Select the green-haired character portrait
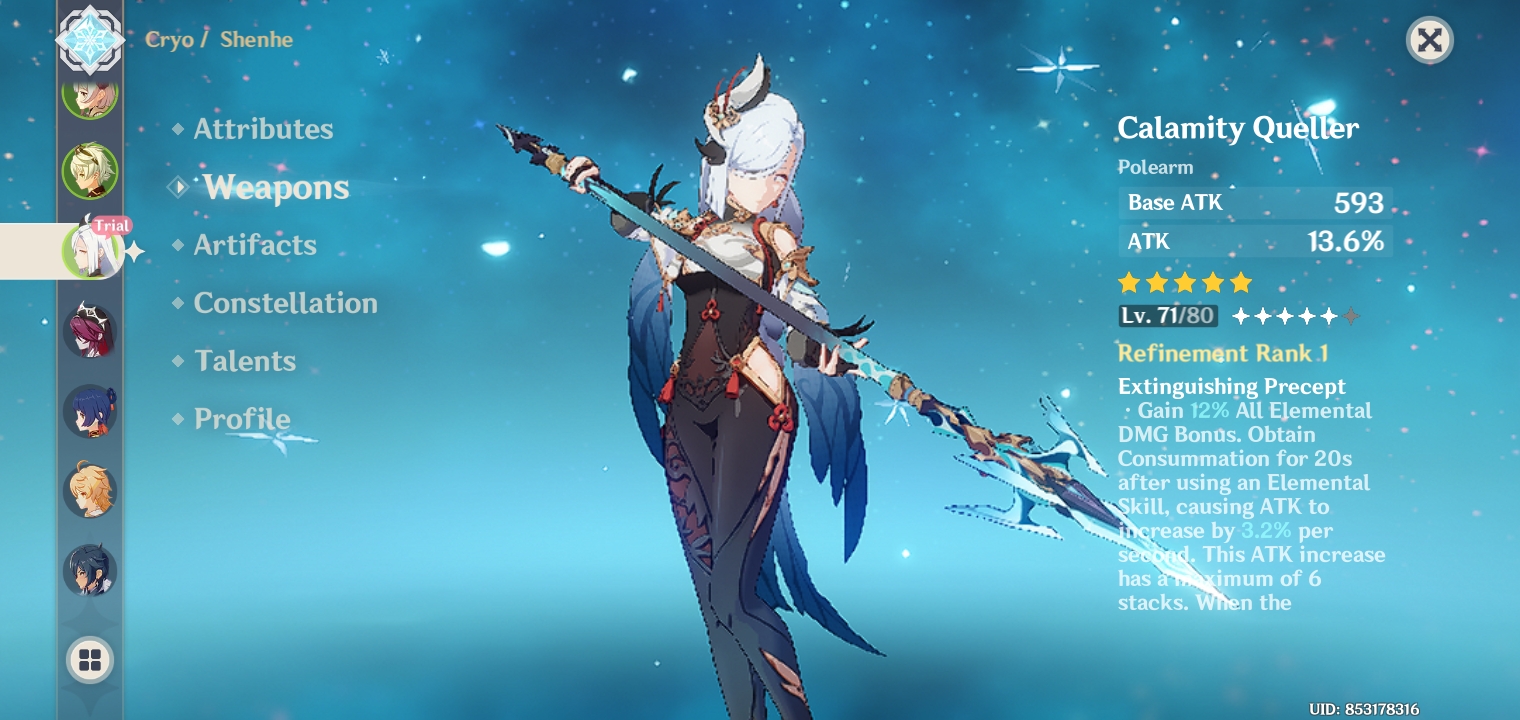Image resolution: width=1520 pixels, height=720 pixels. click(91, 171)
